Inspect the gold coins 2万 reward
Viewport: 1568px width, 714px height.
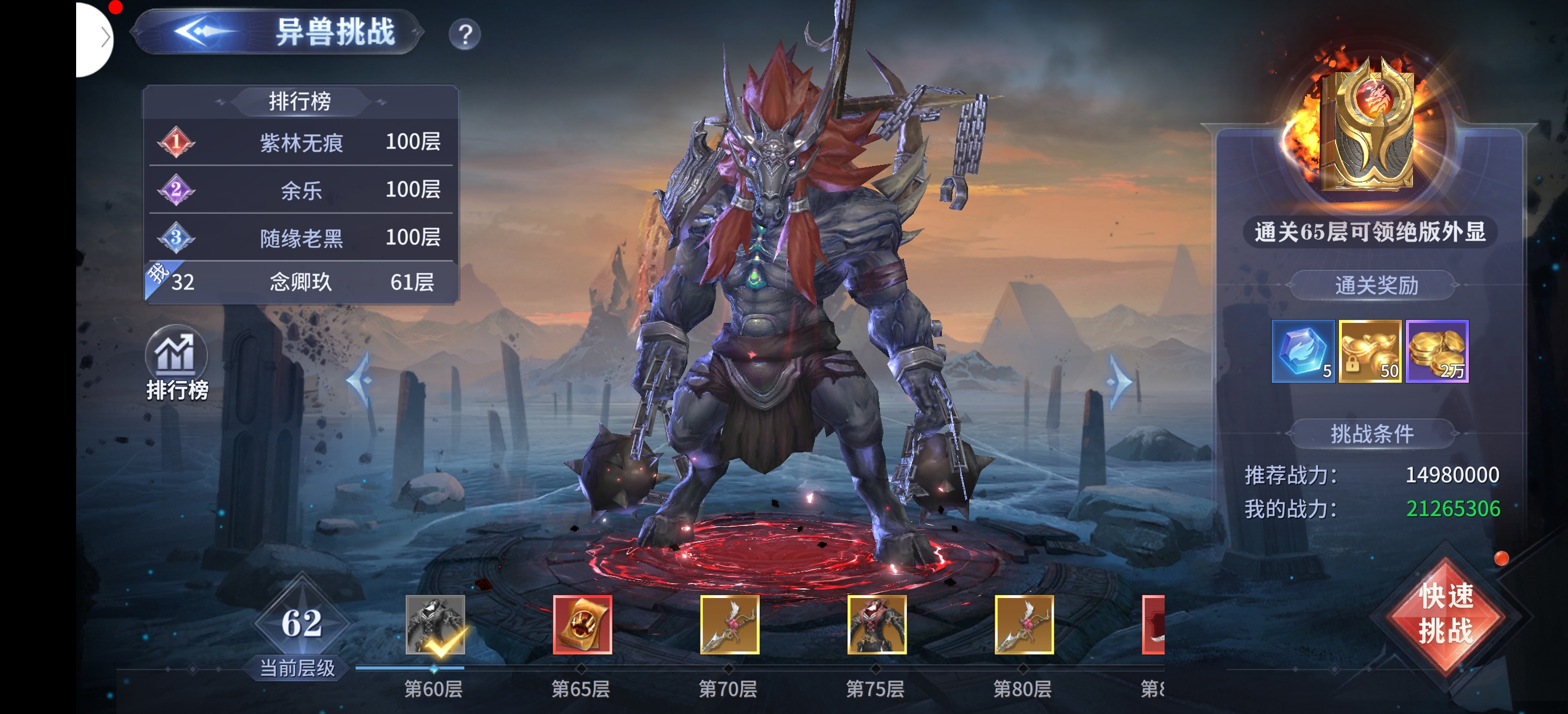(x=1437, y=351)
